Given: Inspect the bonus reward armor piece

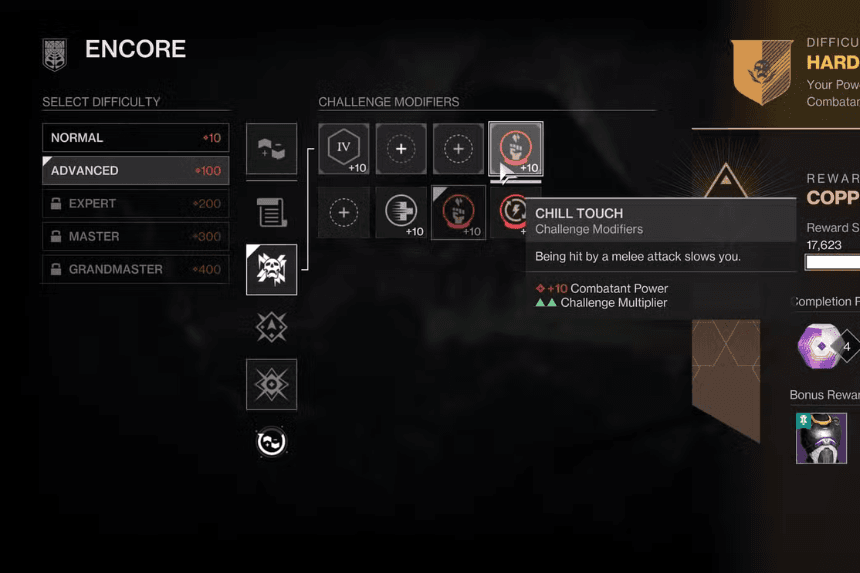Looking at the screenshot, I should pos(821,438).
